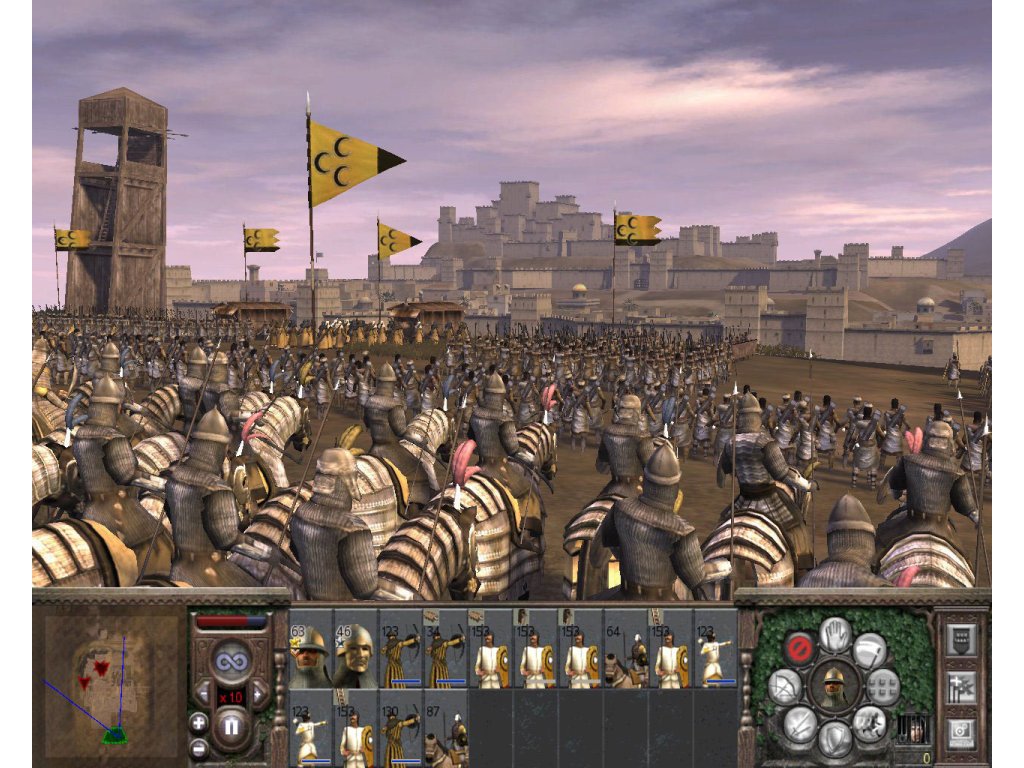
Task: Click the grid formation button
Action: click(884, 686)
